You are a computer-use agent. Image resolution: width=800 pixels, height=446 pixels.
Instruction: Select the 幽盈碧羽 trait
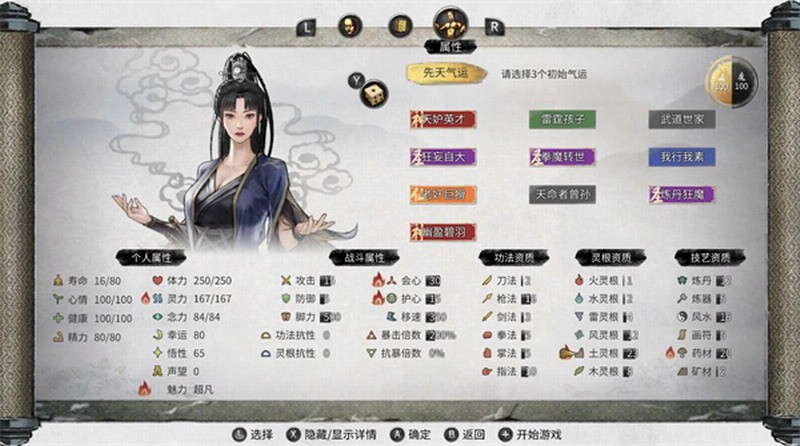[x=442, y=231]
